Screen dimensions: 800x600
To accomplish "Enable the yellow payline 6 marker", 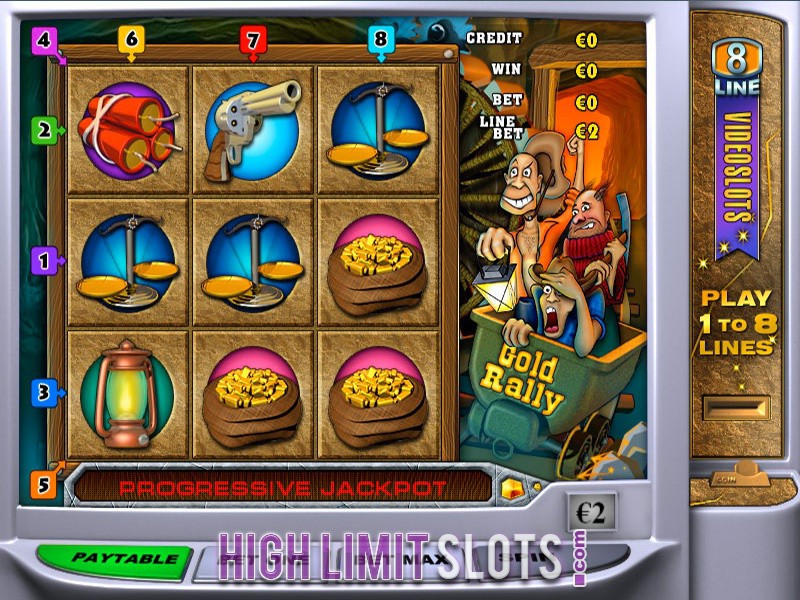I will 131,39.
